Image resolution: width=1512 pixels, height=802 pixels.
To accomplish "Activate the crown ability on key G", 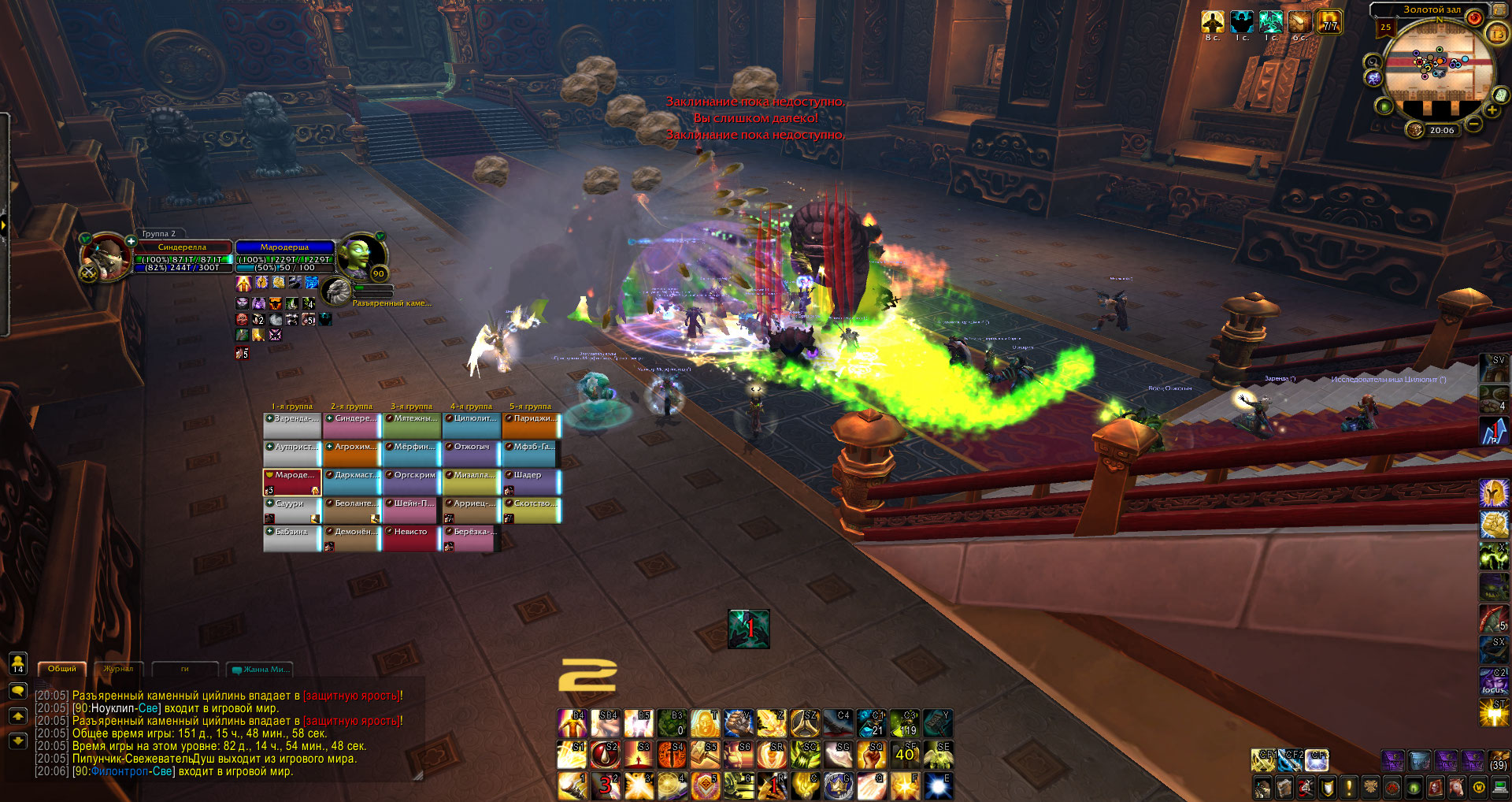I will coord(839,785).
